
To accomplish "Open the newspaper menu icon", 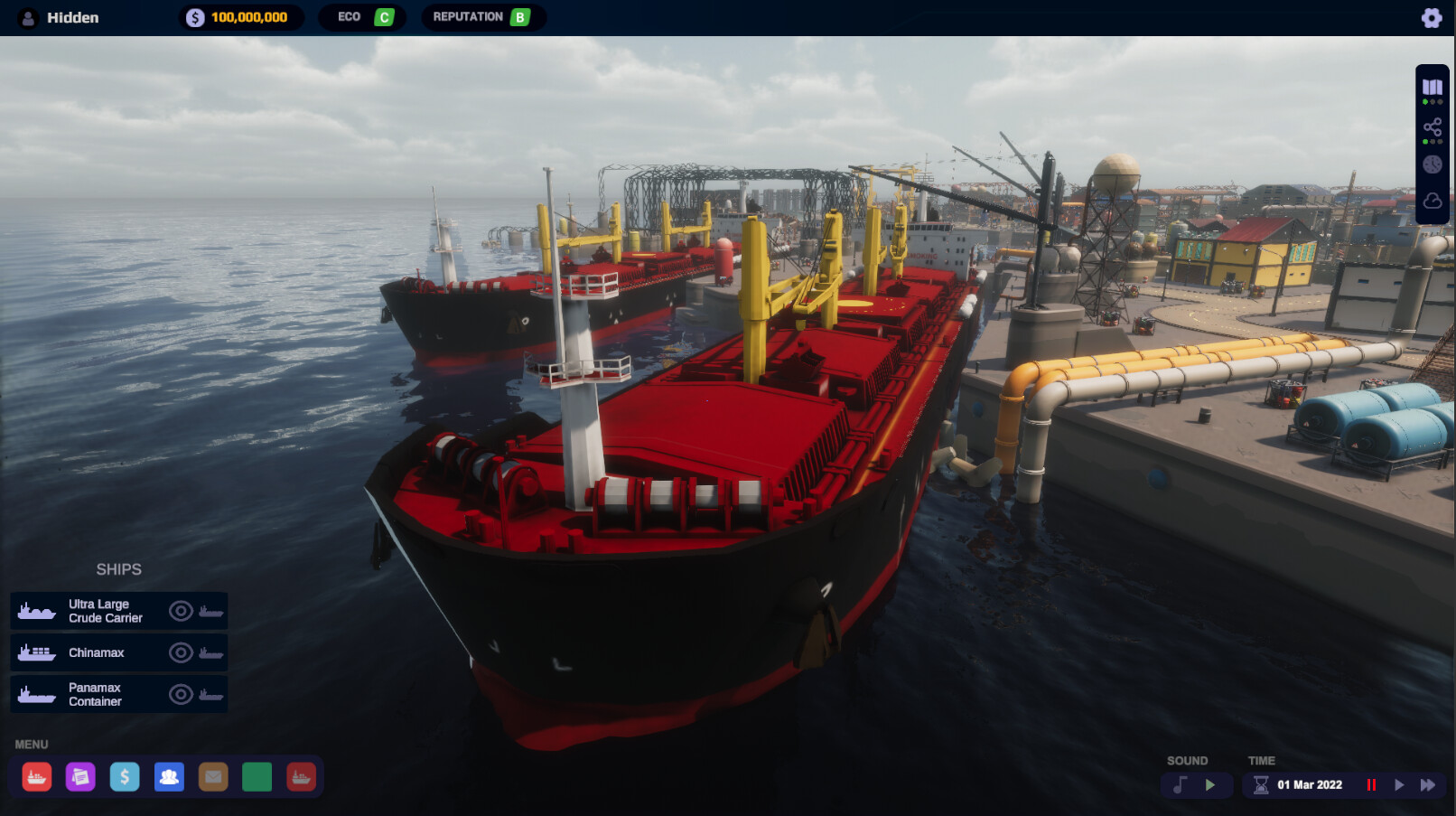I will click(x=81, y=776).
